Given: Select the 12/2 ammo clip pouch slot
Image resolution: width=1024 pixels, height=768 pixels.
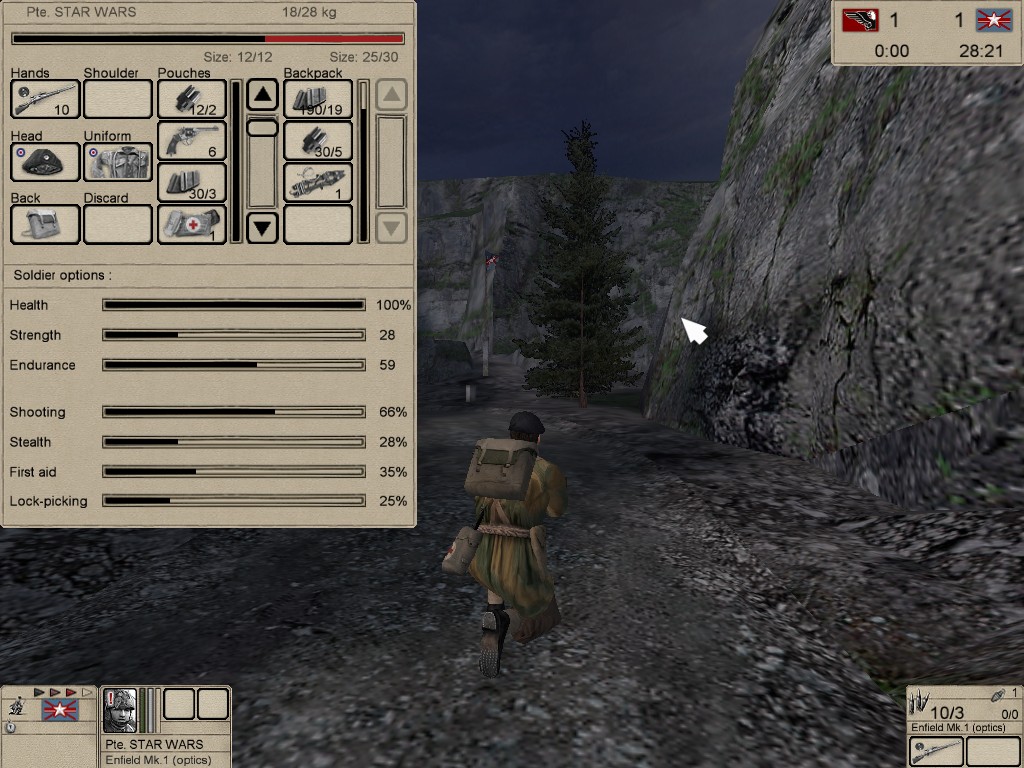Looking at the screenshot, I should (191, 99).
